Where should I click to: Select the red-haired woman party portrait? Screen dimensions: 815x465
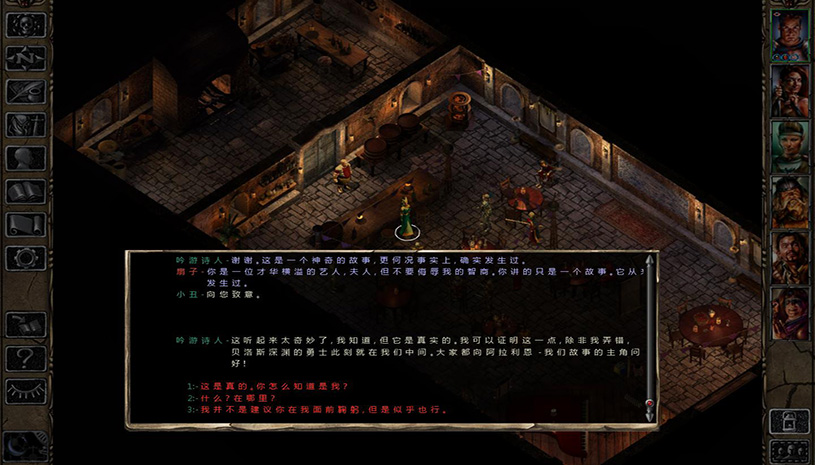789,90
